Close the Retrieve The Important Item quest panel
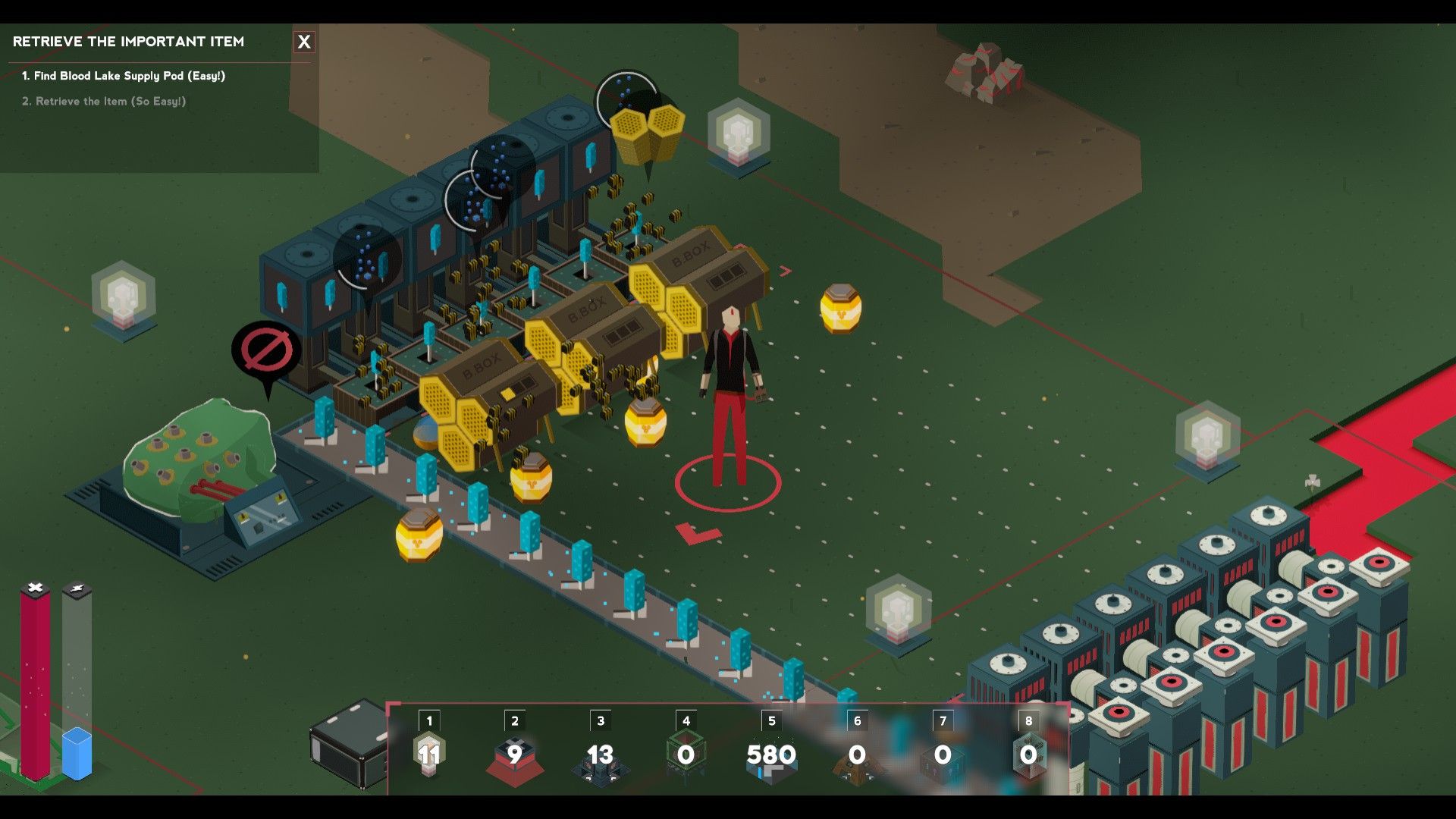The image size is (1456, 819). [x=305, y=42]
